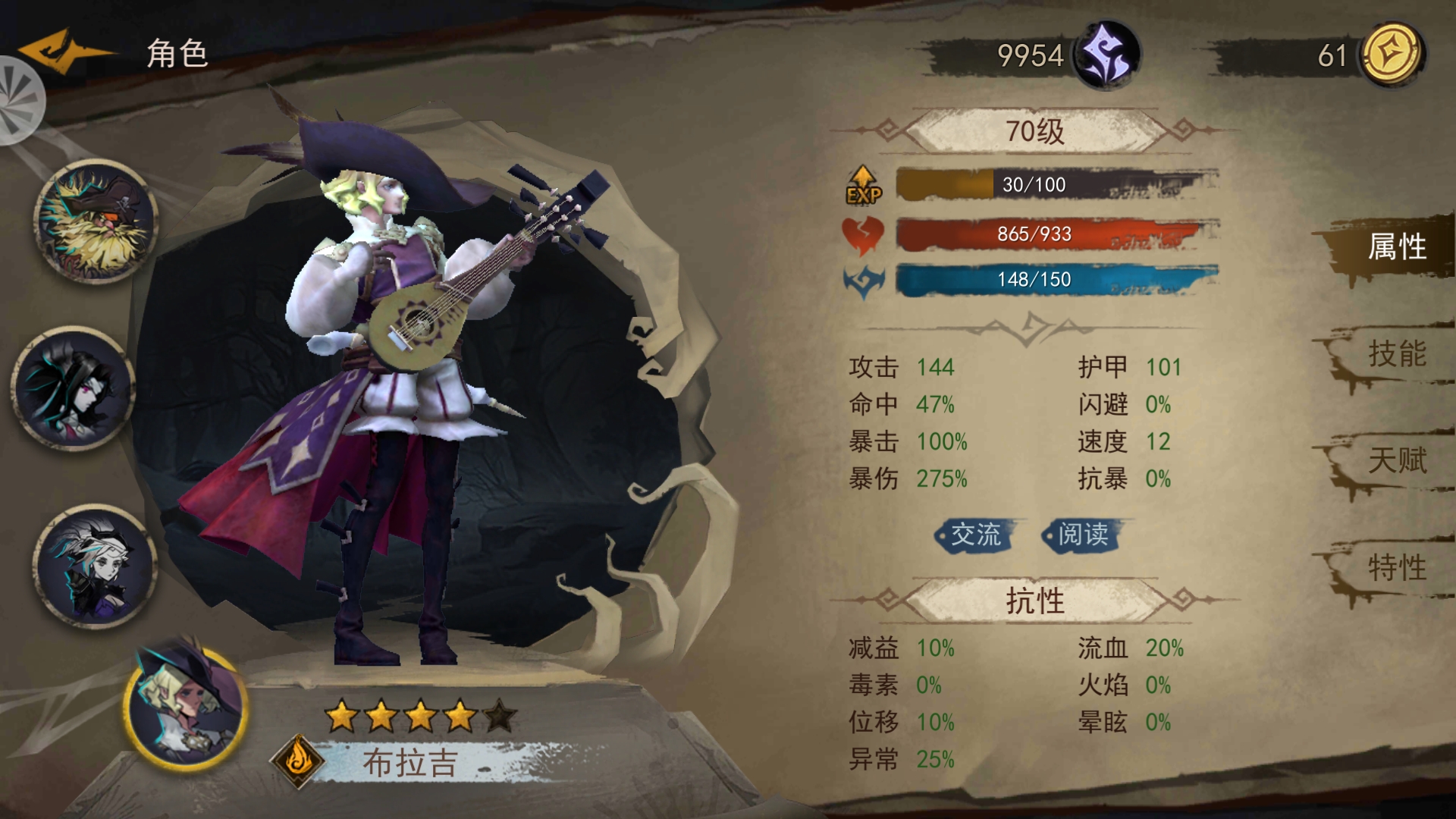Click the EXP arrow icon beside the experience bar

tap(864, 184)
